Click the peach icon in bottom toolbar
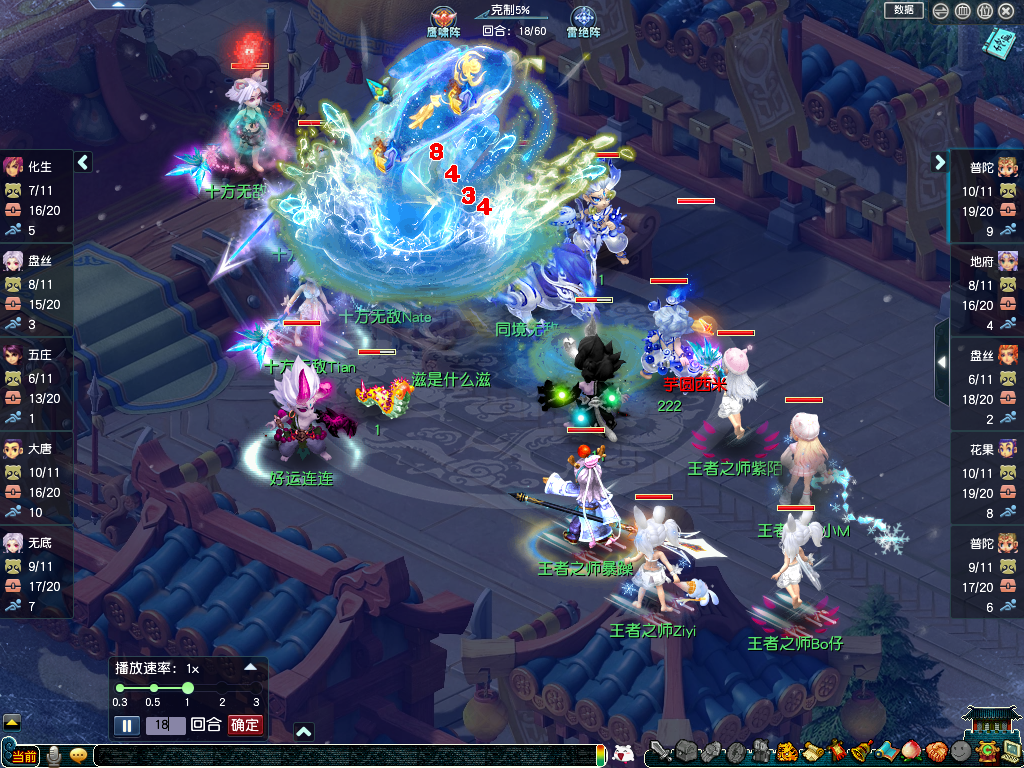This screenshot has height=768, width=1024. [912, 752]
